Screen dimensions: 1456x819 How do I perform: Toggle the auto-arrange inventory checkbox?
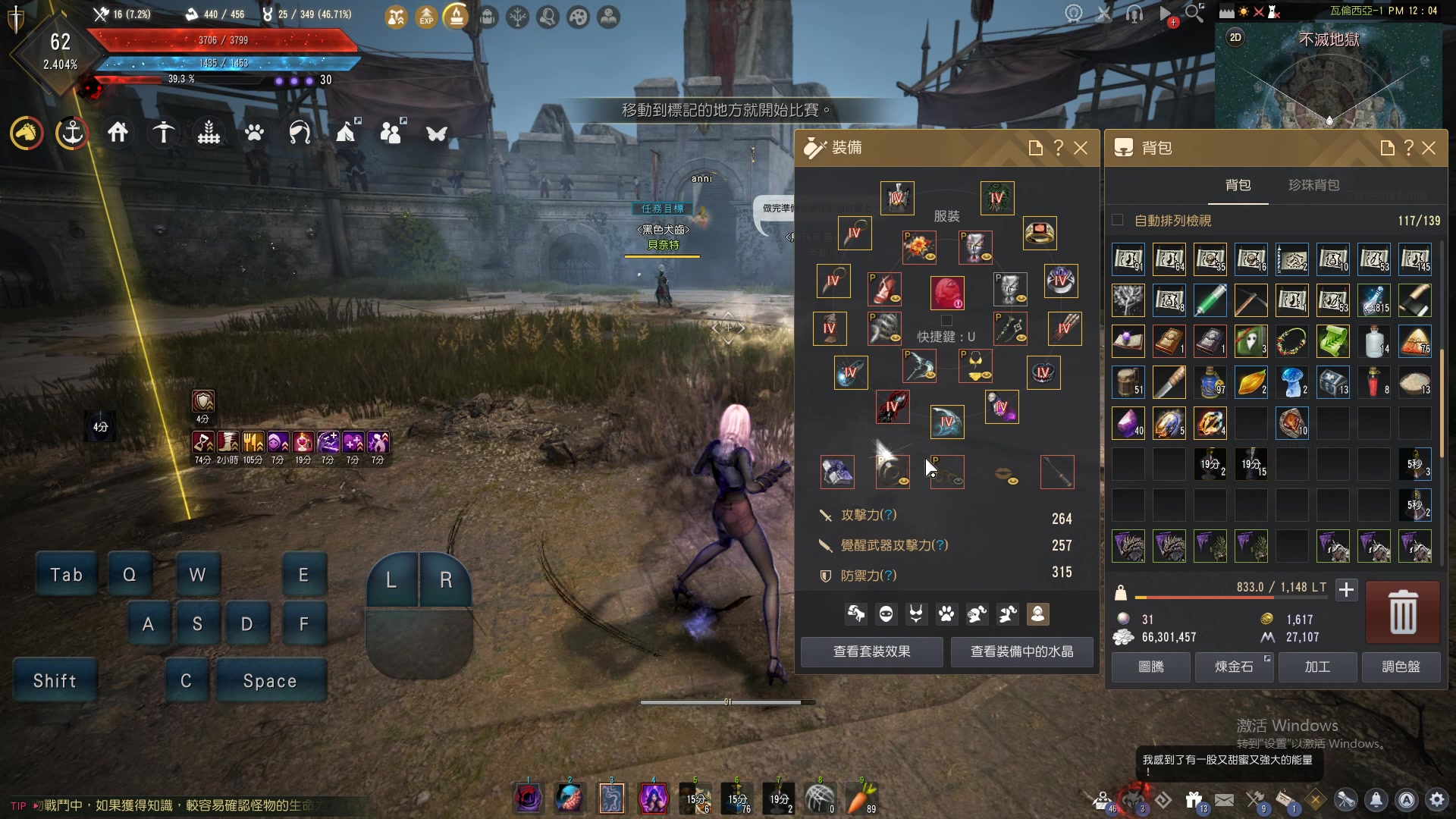point(1118,220)
